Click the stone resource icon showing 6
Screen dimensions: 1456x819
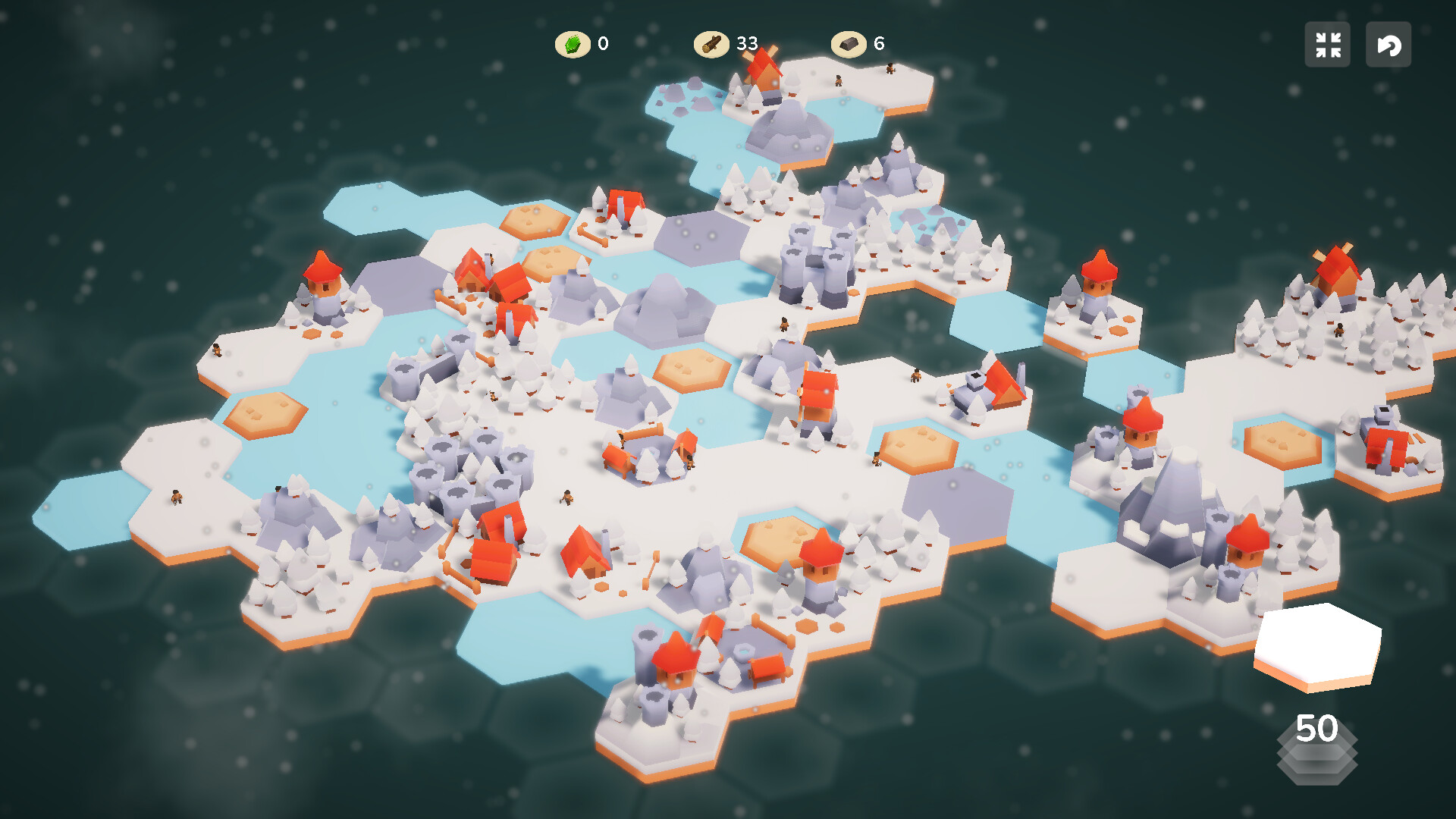849,44
